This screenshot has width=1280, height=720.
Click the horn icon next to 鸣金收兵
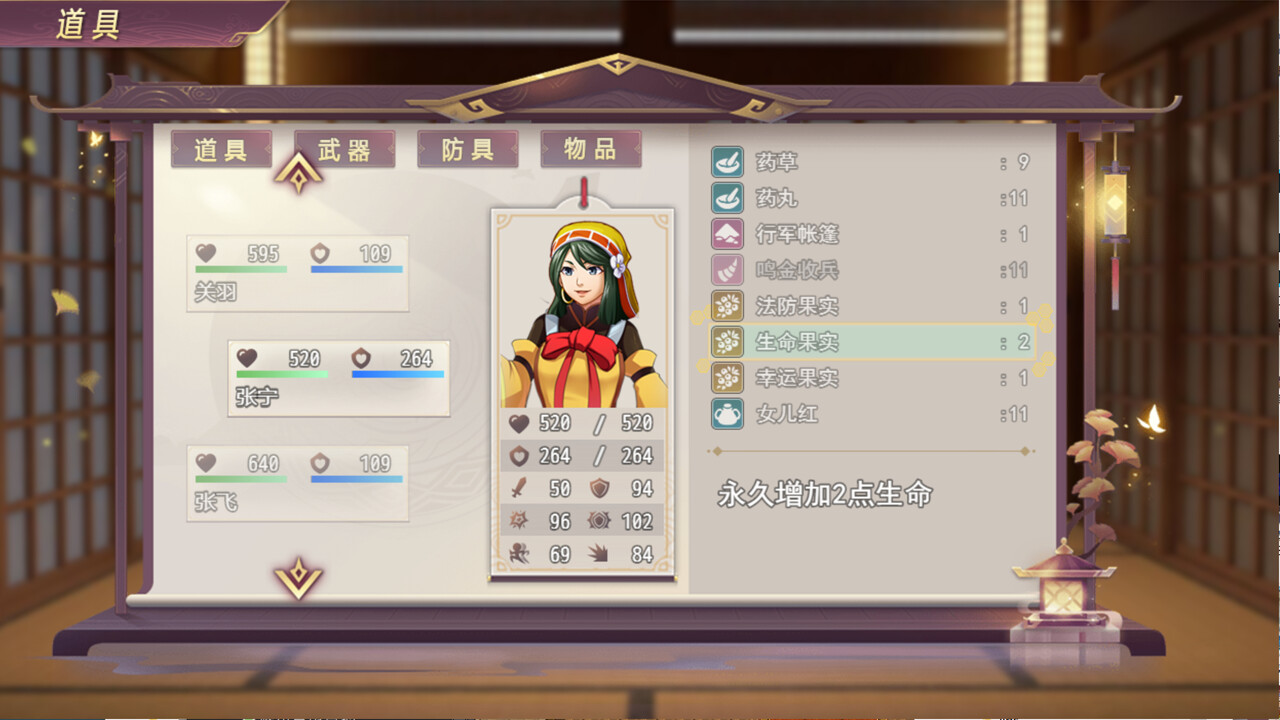[722, 270]
